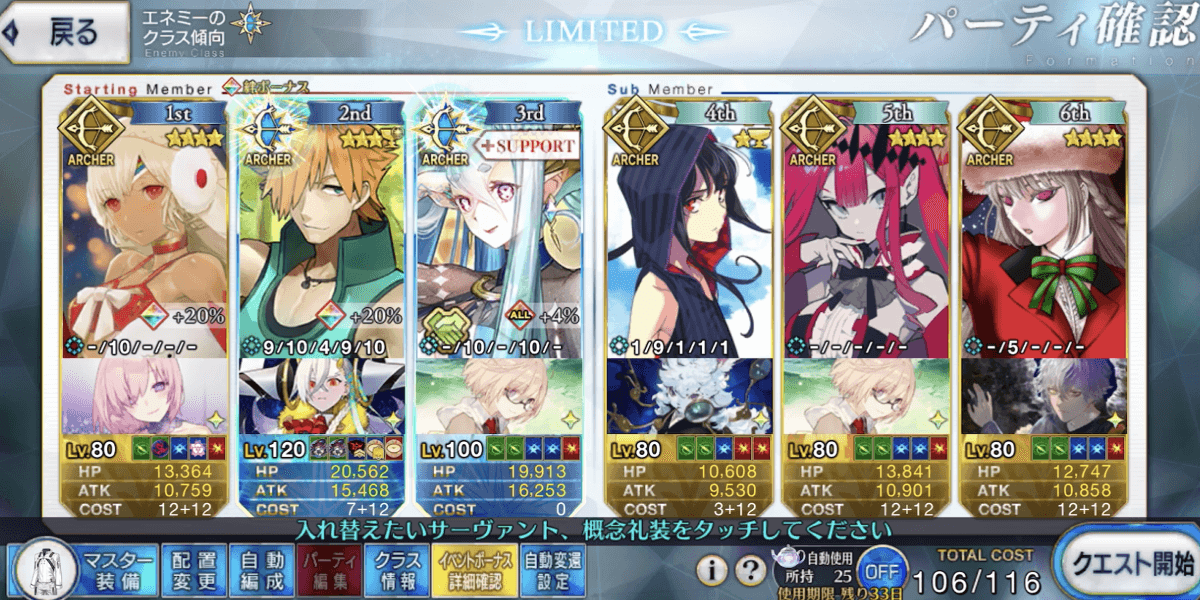Toggle the 自動使用 OFF switch
1200x600 pixels.
pos(875,571)
